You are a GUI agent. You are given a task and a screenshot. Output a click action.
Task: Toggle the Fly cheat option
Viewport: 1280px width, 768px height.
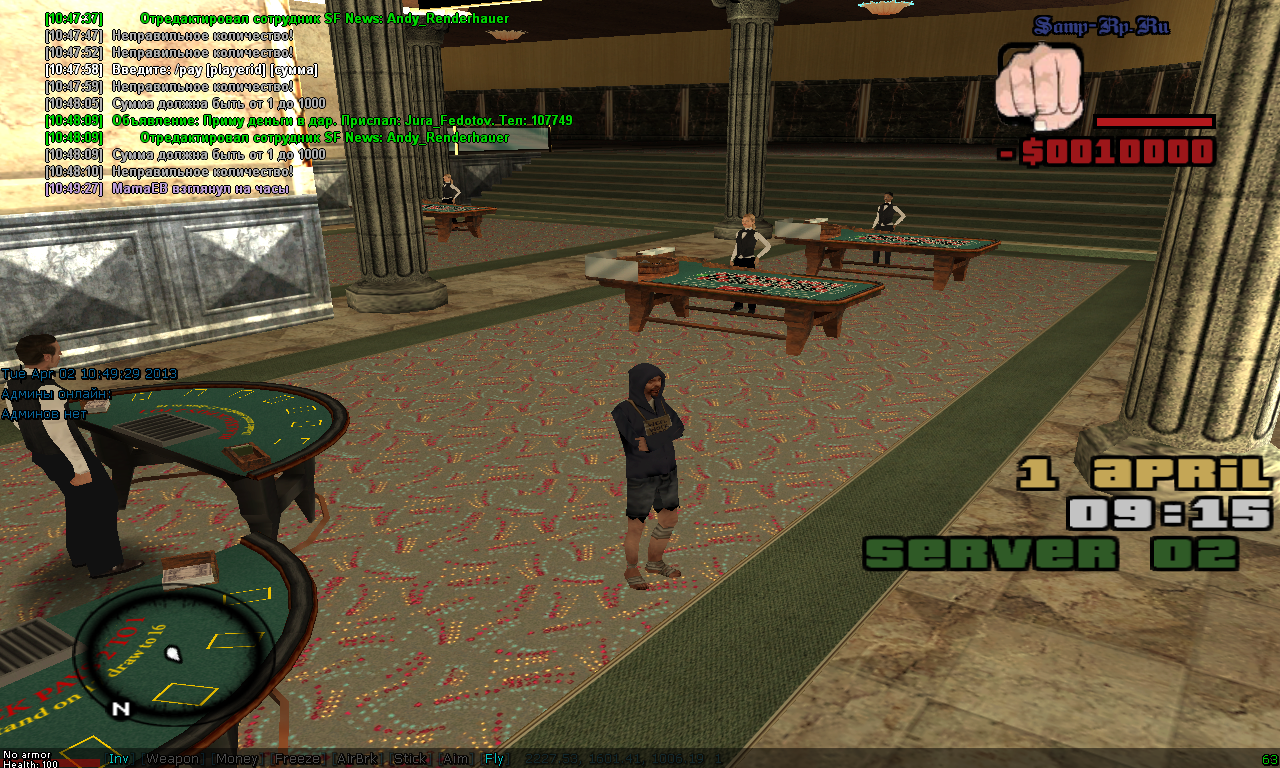[x=494, y=759]
